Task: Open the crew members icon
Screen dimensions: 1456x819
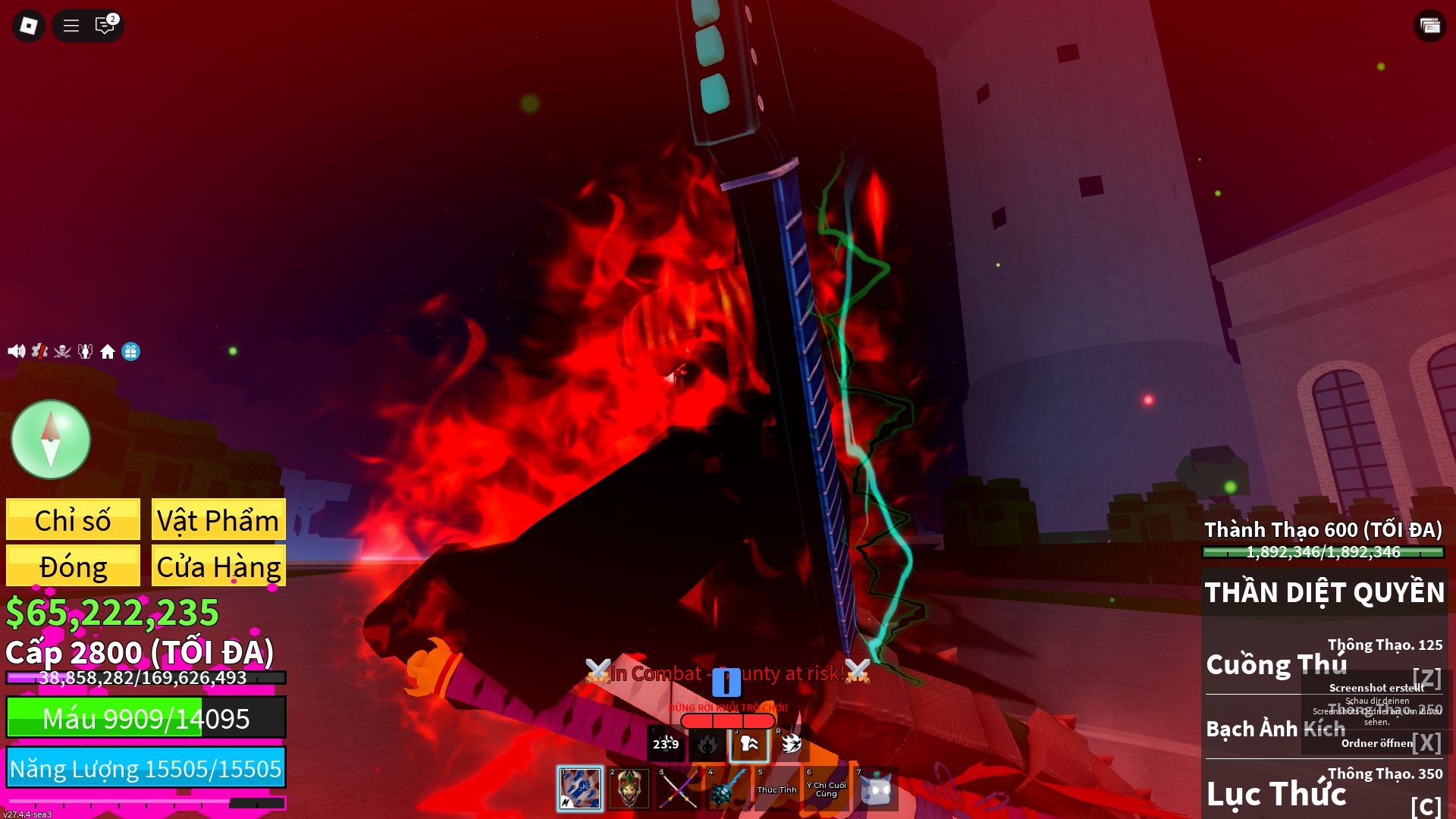Action: point(85,351)
